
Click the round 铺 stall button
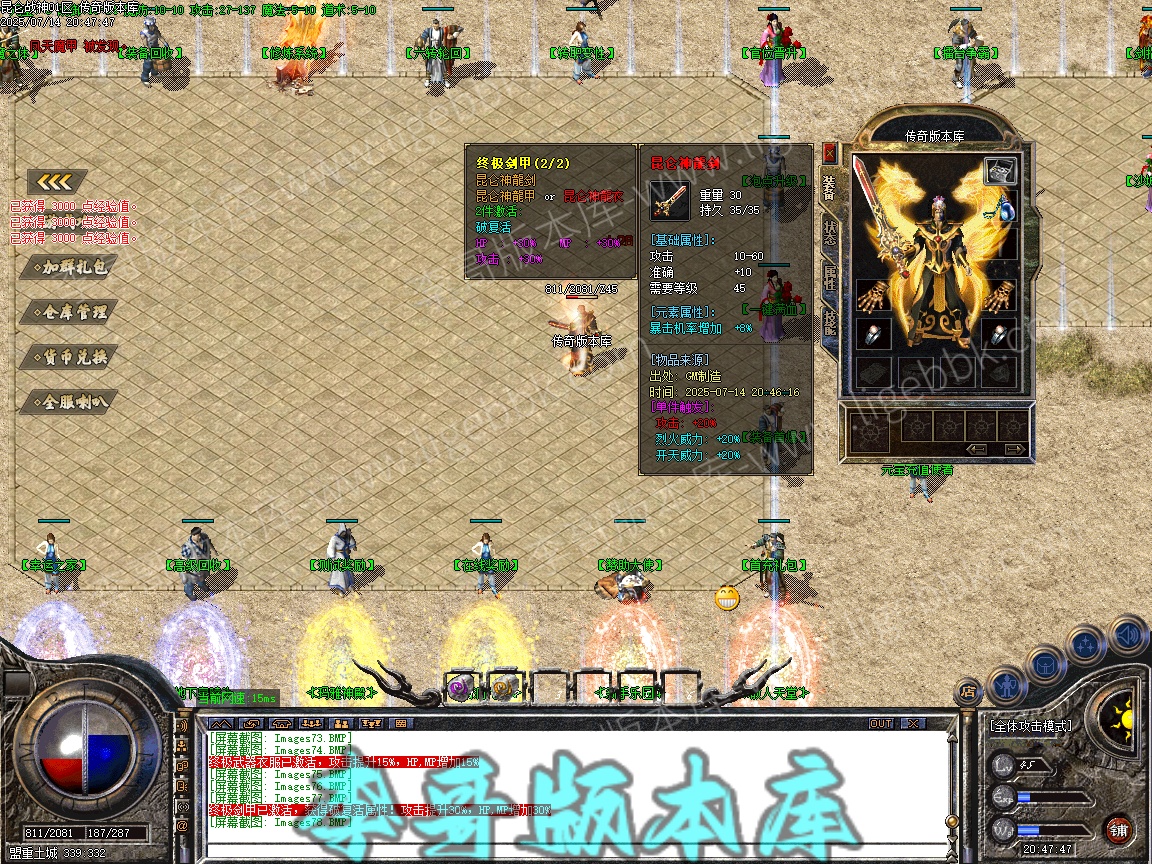(x=1118, y=829)
